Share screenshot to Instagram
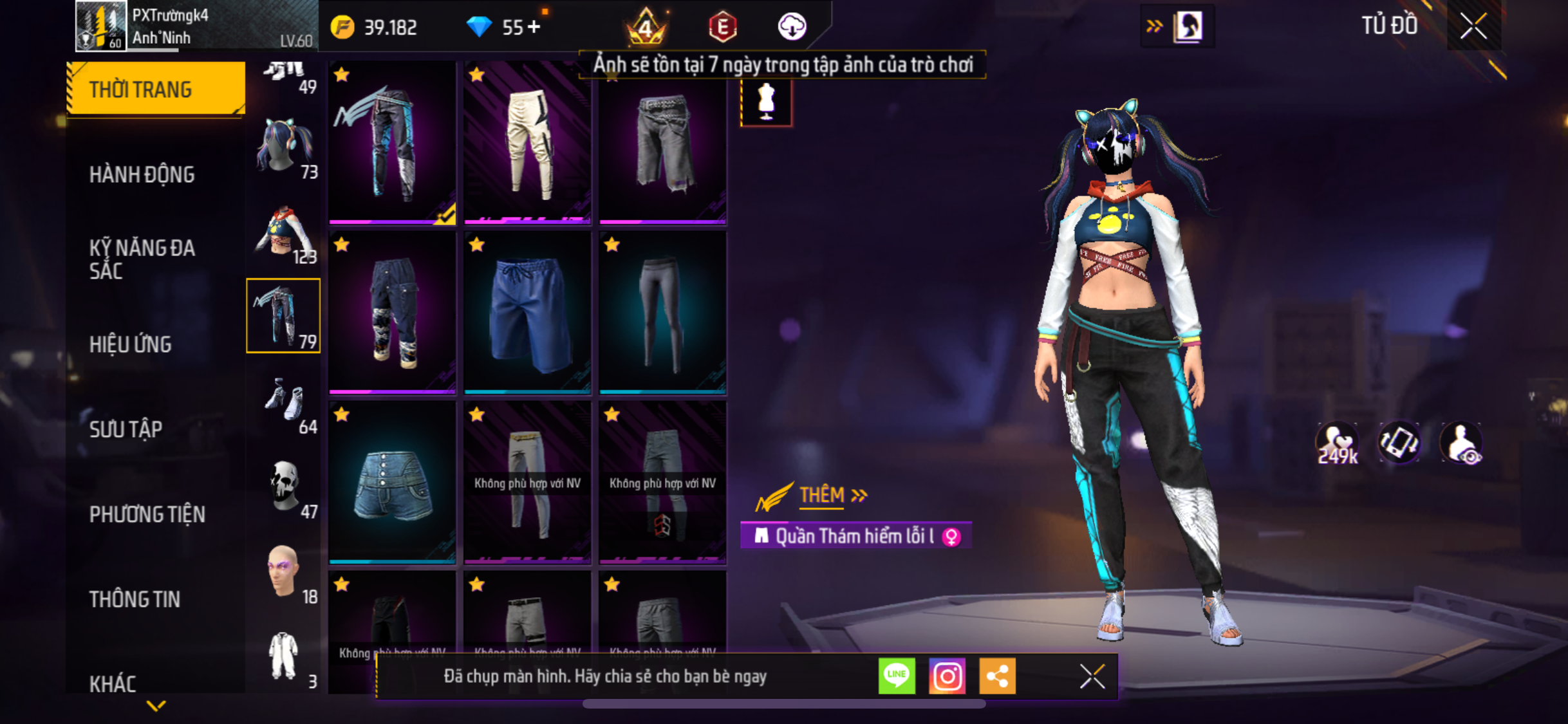 (947, 676)
